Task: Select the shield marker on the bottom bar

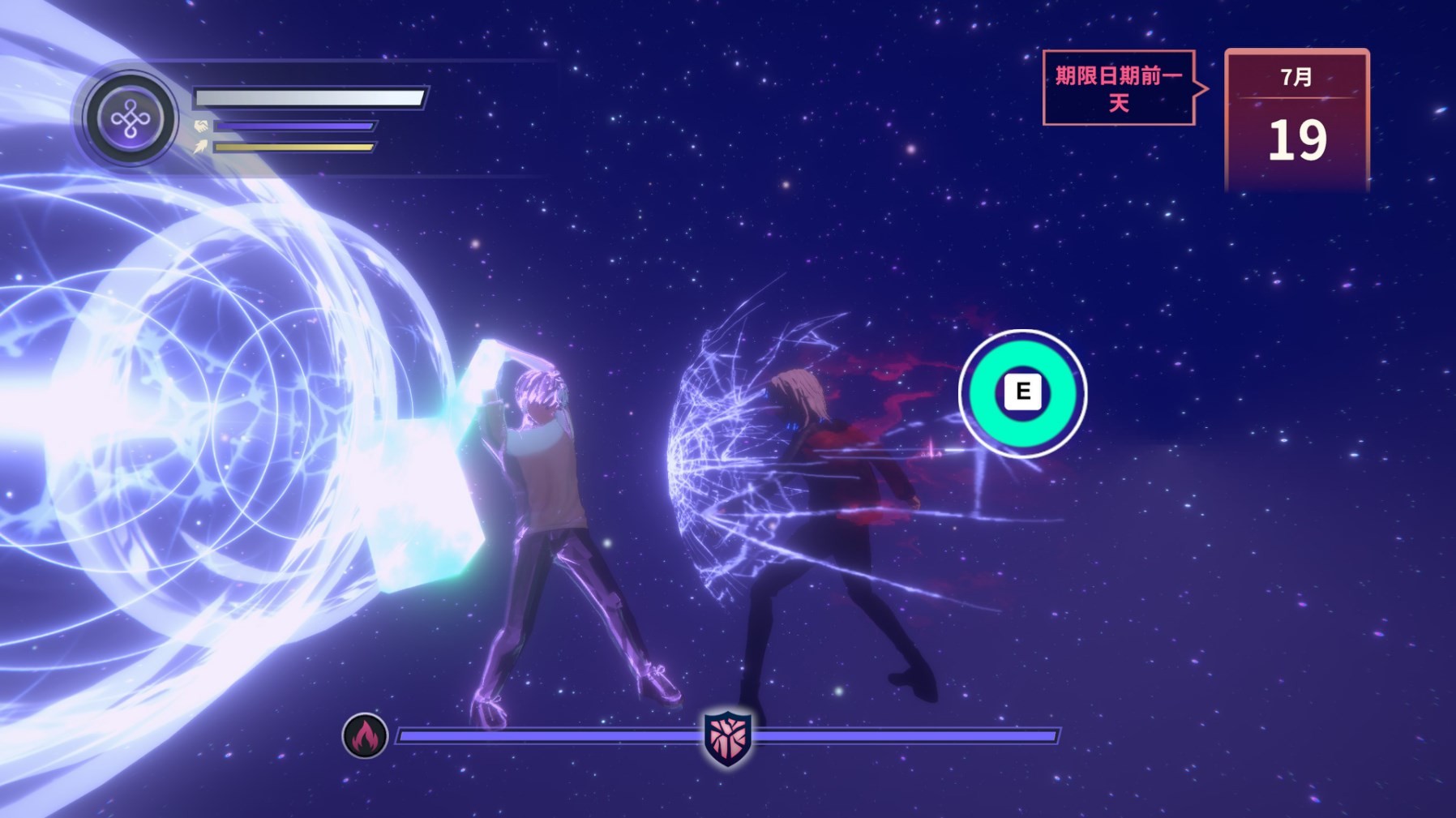Action: click(x=727, y=737)
